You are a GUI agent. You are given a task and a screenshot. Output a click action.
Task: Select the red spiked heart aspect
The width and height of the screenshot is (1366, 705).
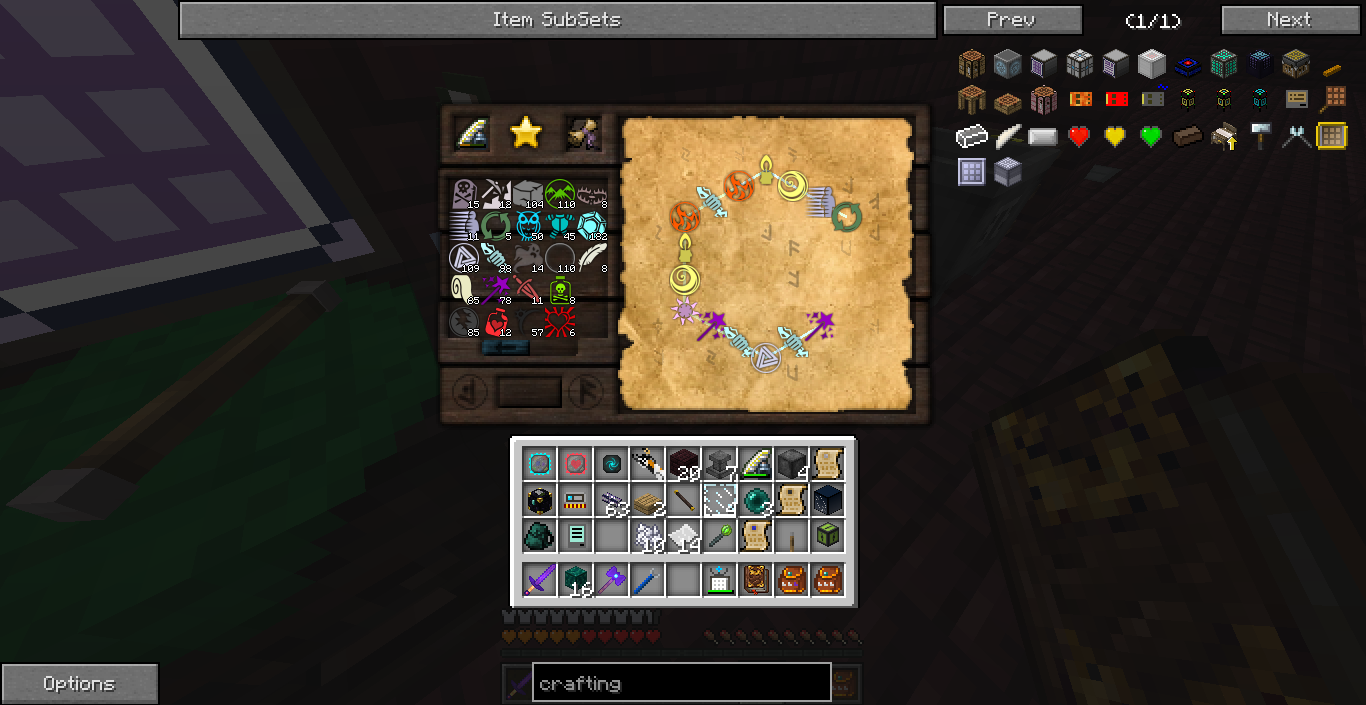coord(560,322)
